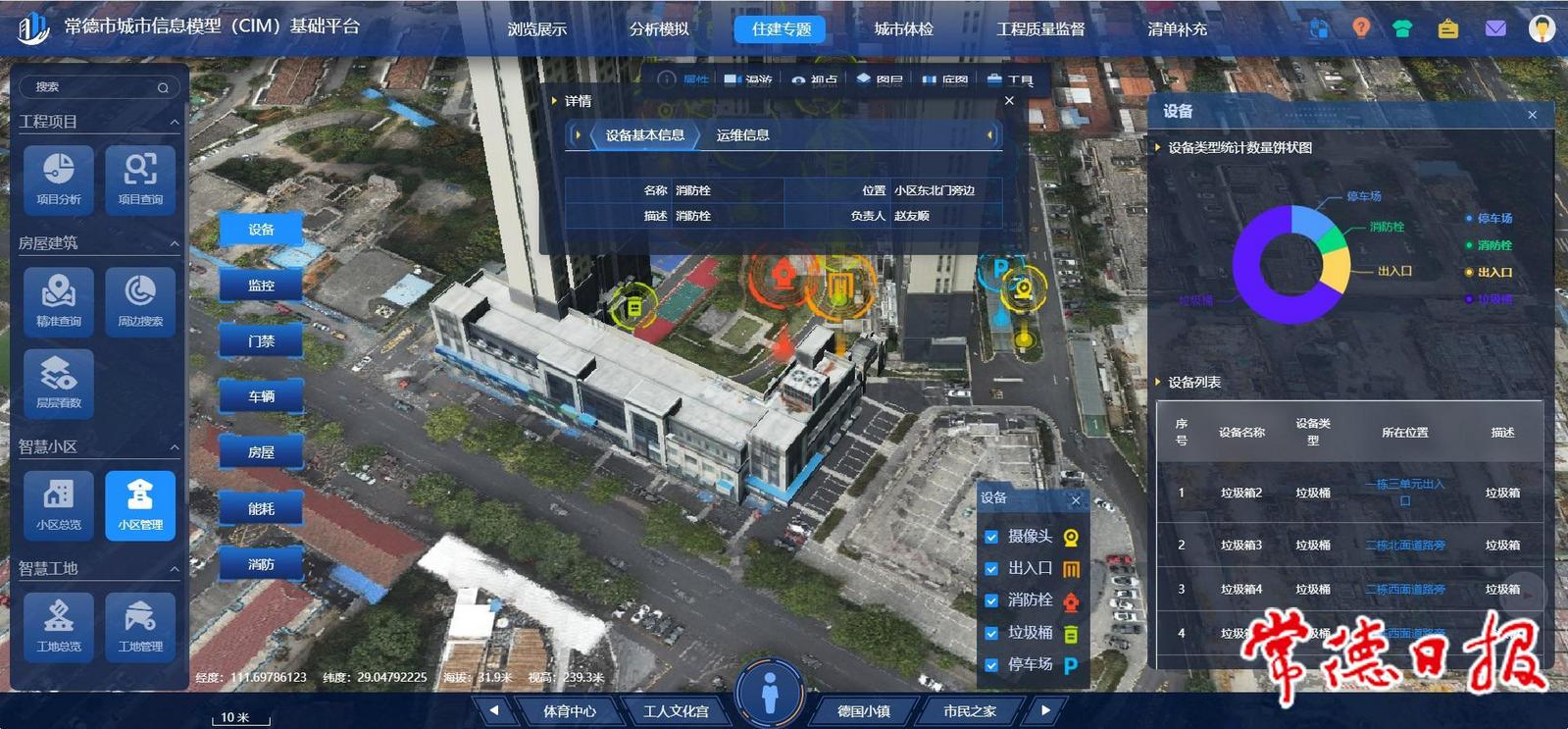
Task: Select the 小区总览 icon
Action: pyautogui.click(x=59, y=504)
